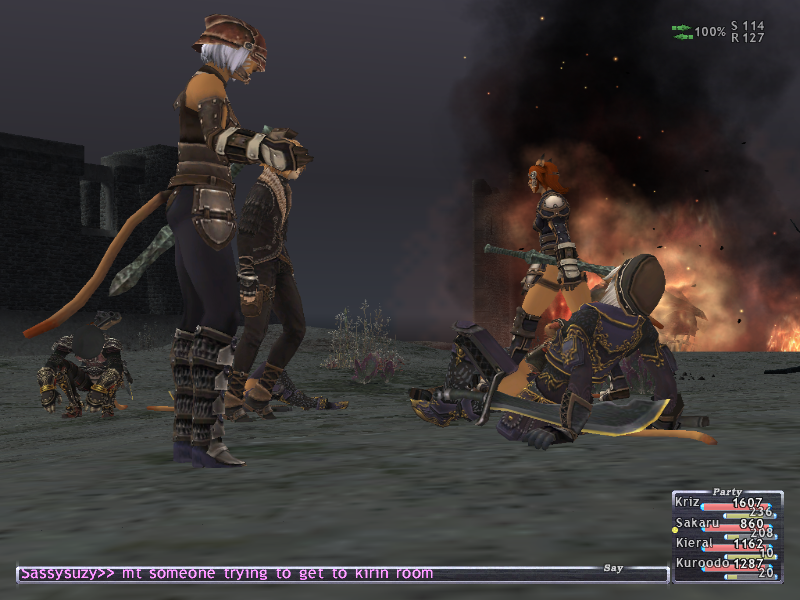Open the chat log message from Sassysuzy

(226, 573)
